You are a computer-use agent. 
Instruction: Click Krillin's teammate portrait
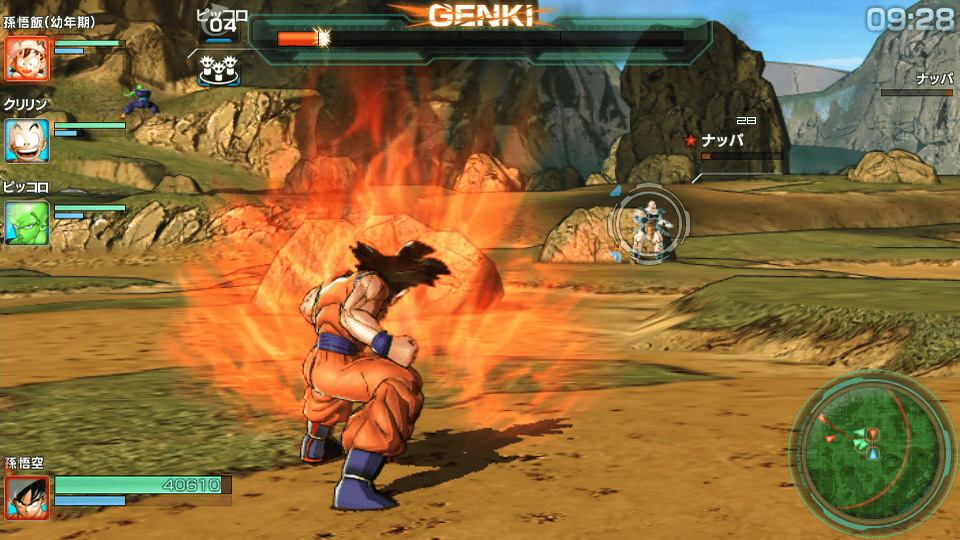click(27, 141)
